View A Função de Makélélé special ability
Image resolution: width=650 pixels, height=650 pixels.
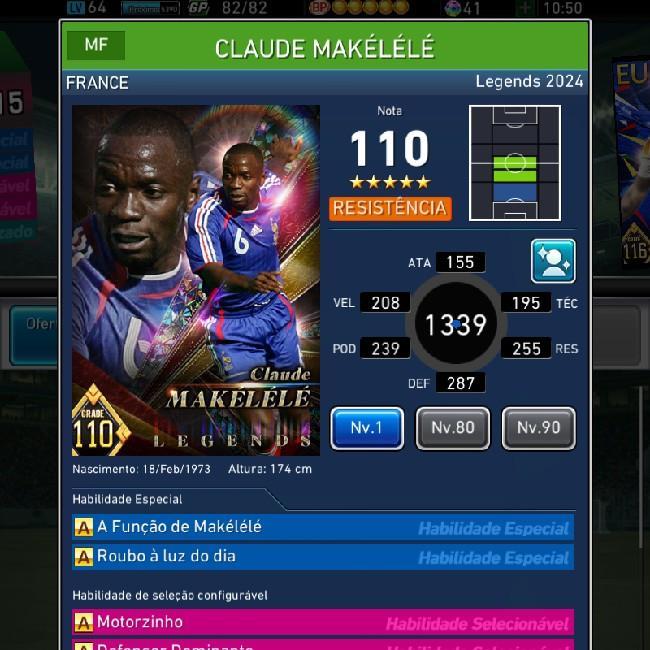(x=323, y=527)
